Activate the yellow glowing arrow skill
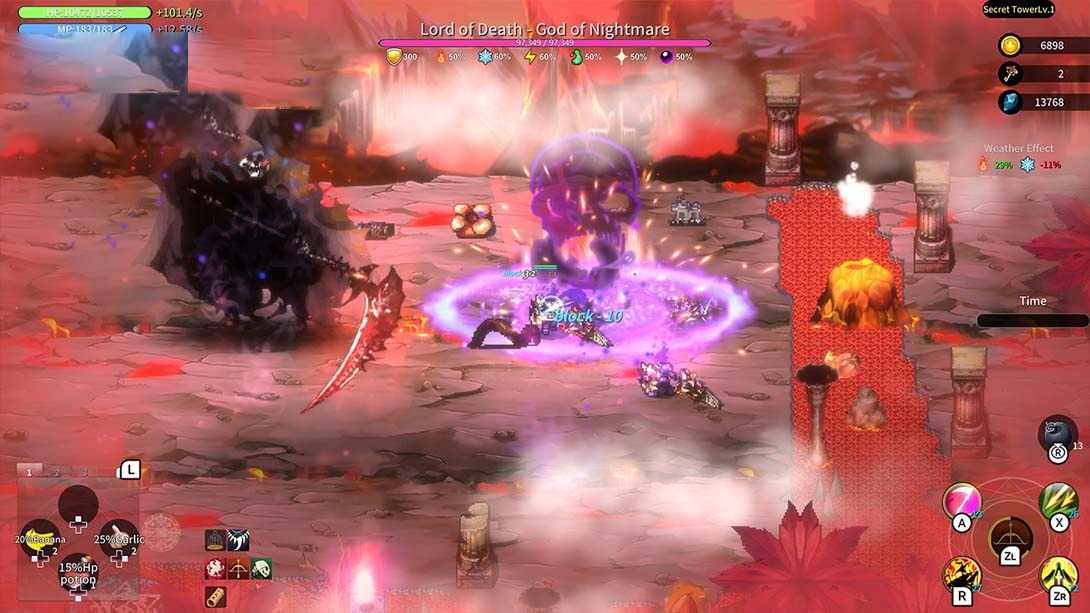 pos(1057,576)
